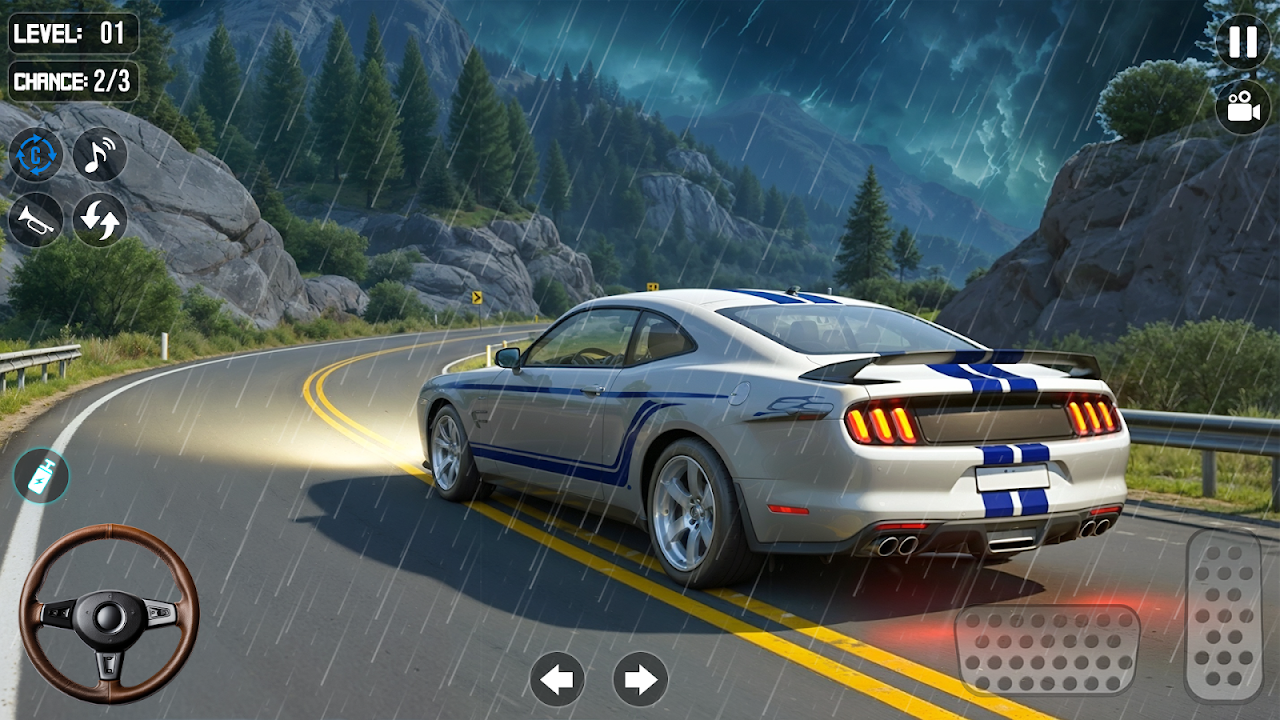Image resolution: width=1280 pixels, height=720 pixels.
Task: Pause the game
Action: [1243, 42]
